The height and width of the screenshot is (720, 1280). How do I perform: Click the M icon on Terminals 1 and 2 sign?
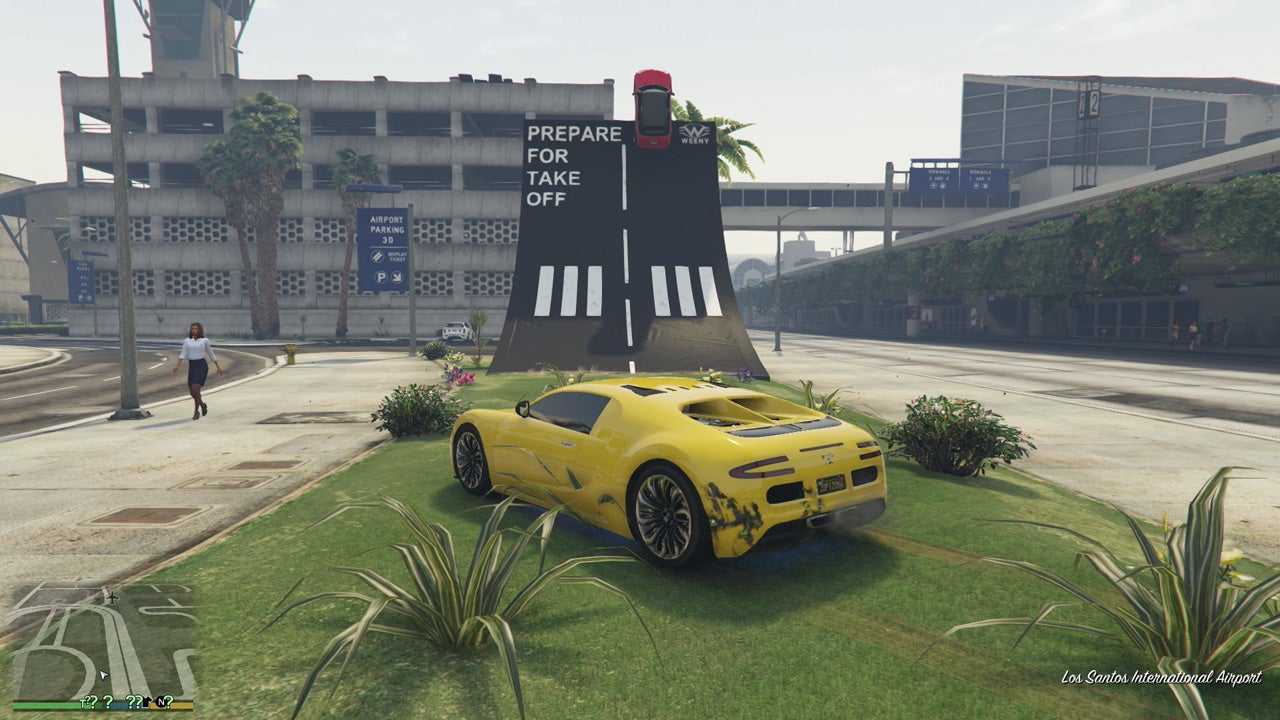coord(984,187)
